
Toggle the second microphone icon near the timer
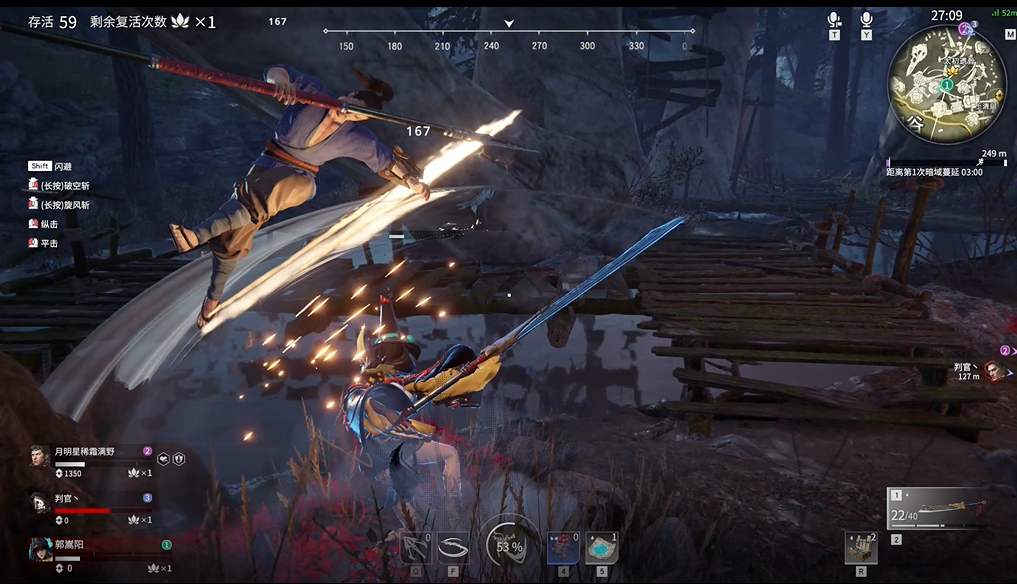(x=866, y=20)
